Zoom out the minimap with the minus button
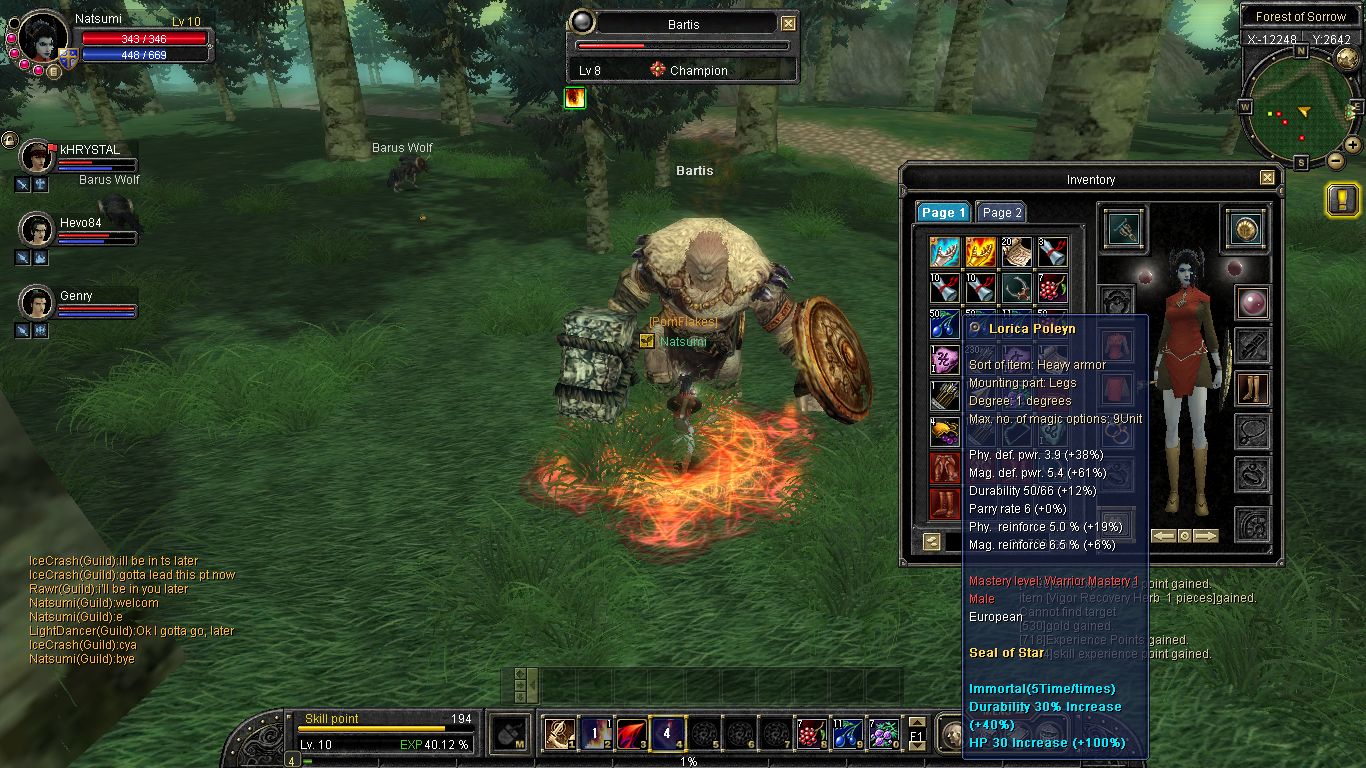This screenshot has height=768, width=1366. pyautogui.click(x=1334, y=160)
